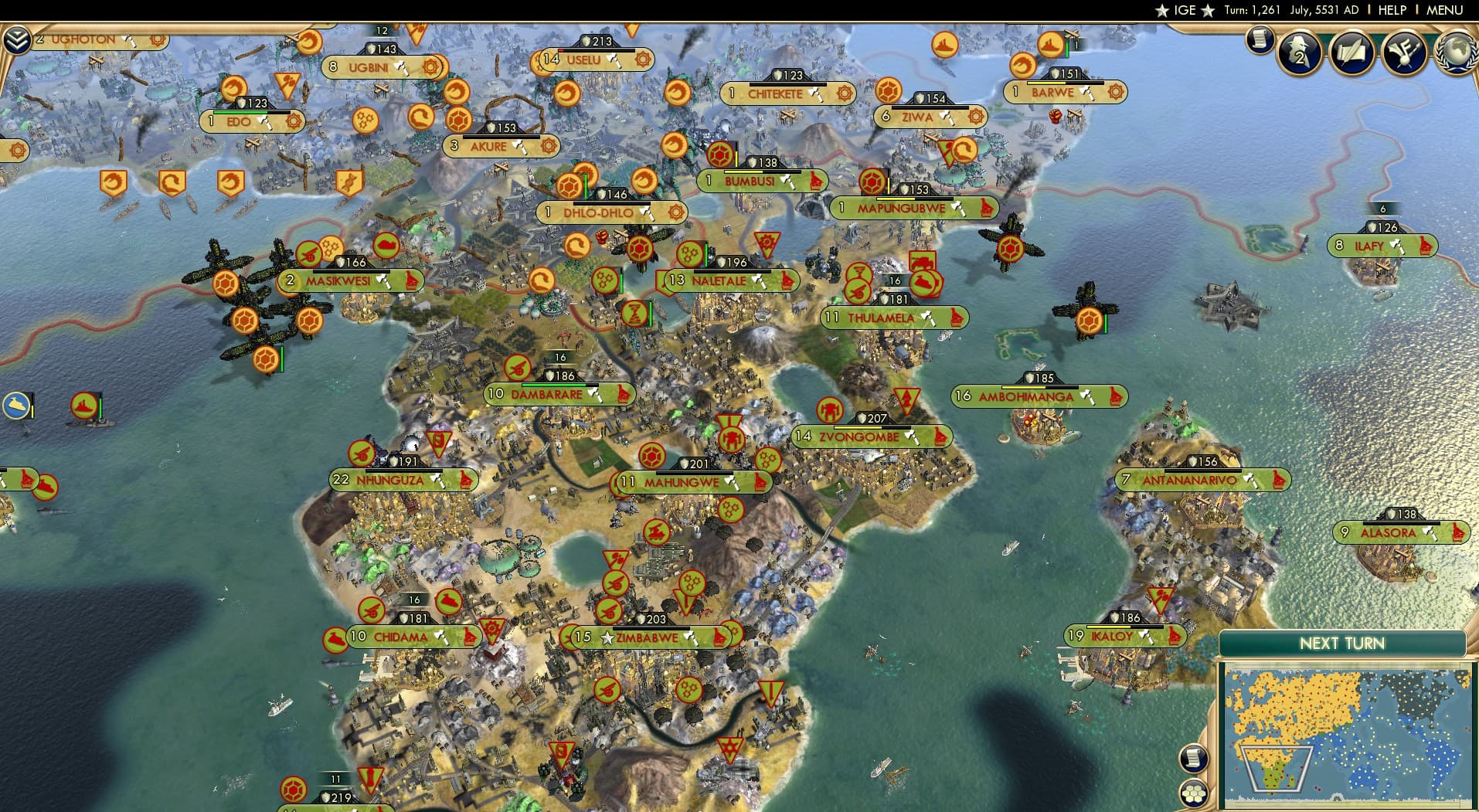Select the cannon unit icon near Nhunguza

[362, 451]
